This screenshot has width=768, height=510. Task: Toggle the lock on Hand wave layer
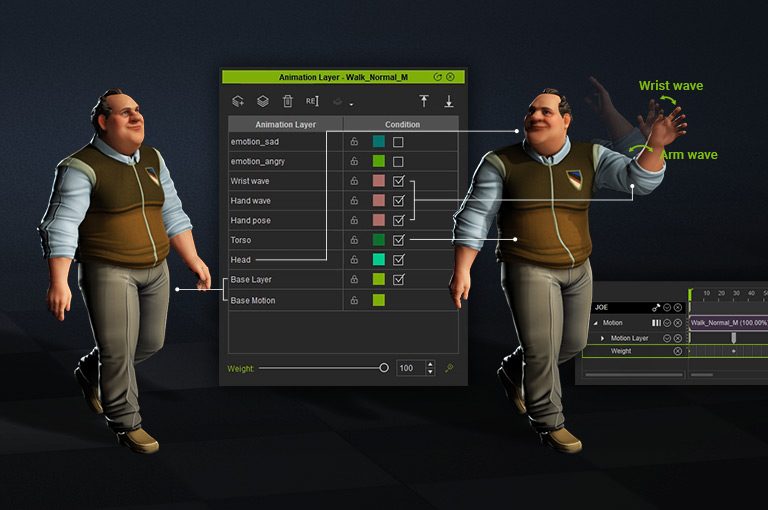pos(354,201)
